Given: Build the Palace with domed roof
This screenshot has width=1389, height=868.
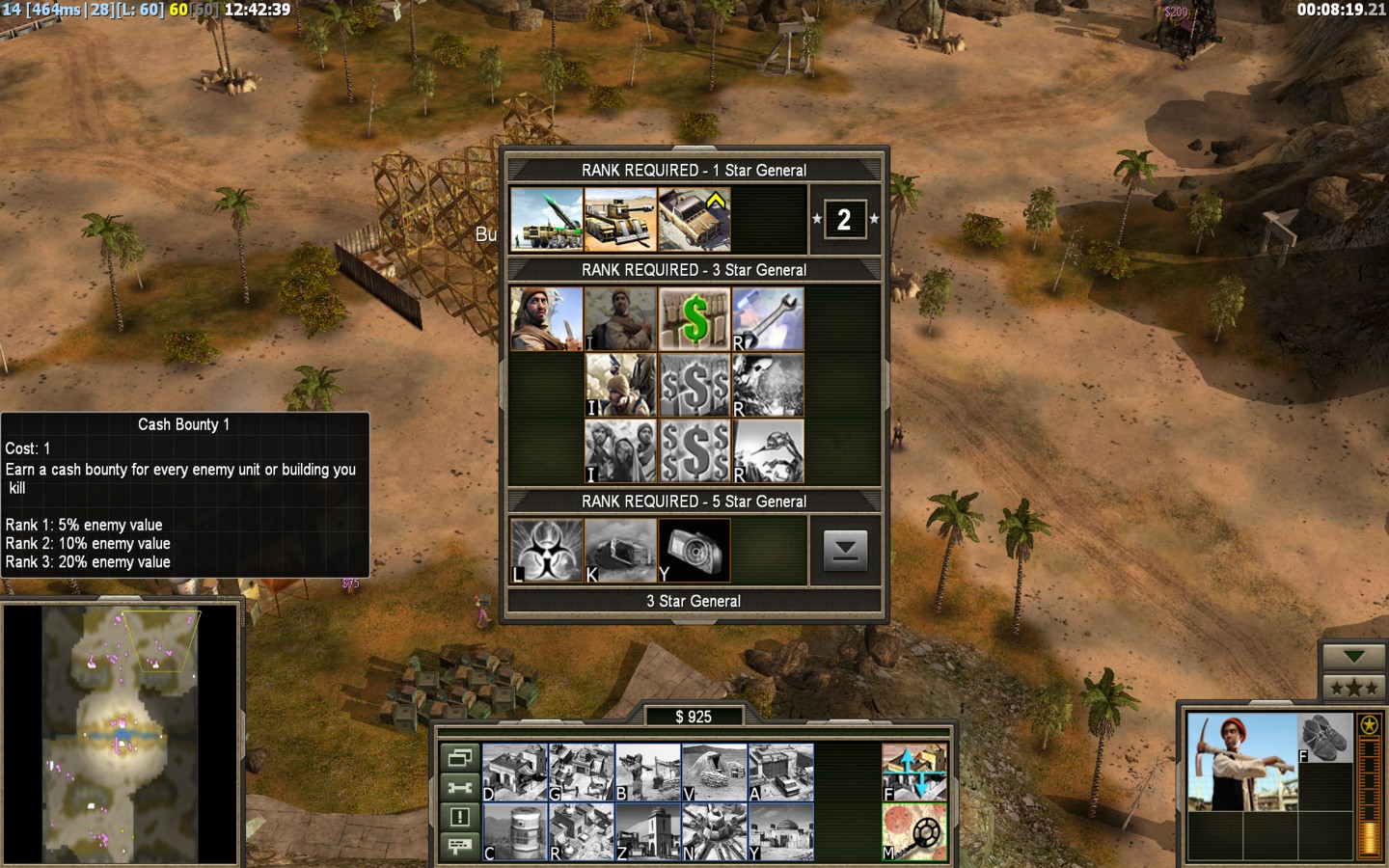Looking at the screenshot, I should 781,831.
